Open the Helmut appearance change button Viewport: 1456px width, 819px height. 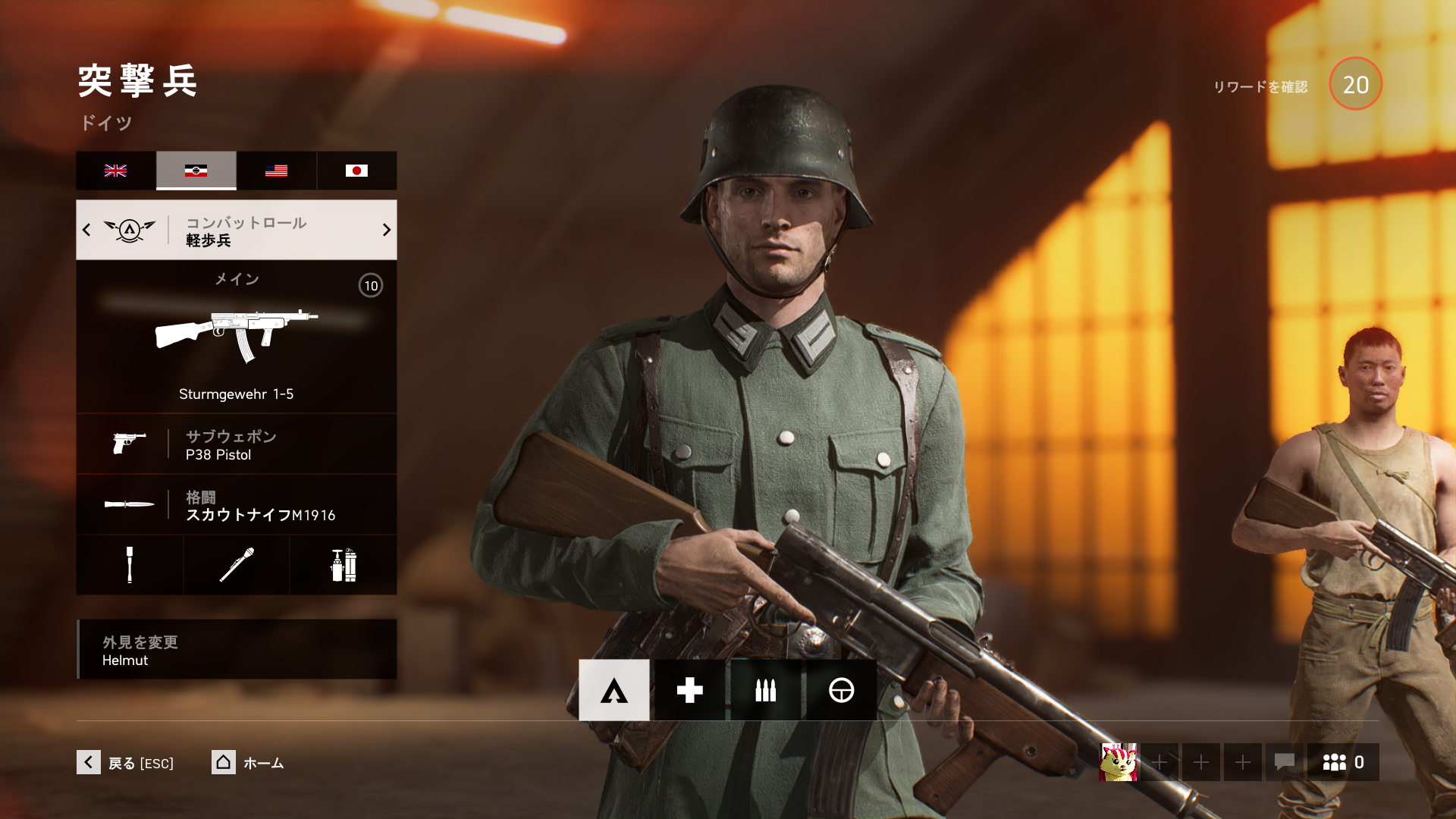236,650
